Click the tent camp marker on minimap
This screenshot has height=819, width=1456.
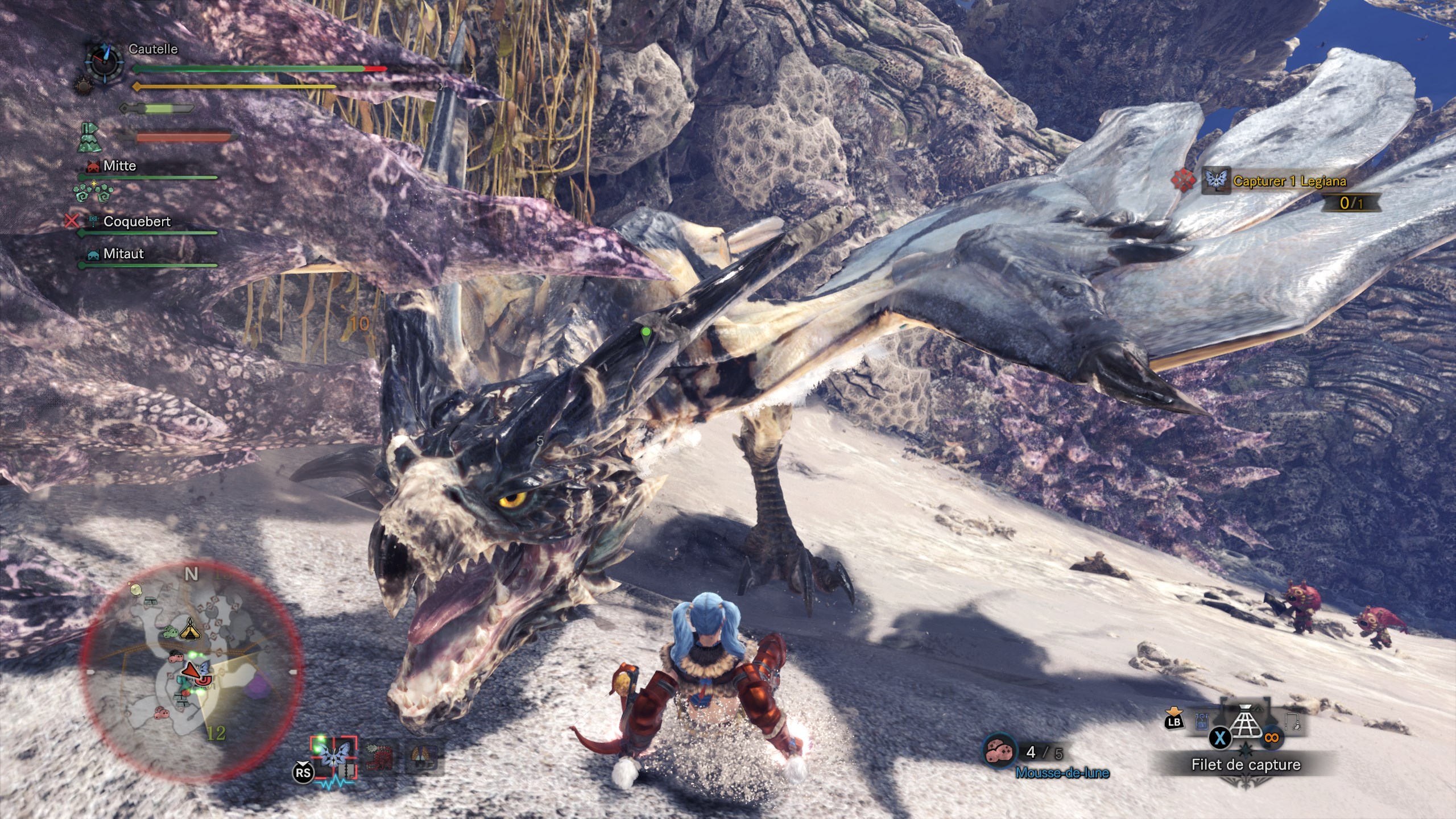[189, 628]
